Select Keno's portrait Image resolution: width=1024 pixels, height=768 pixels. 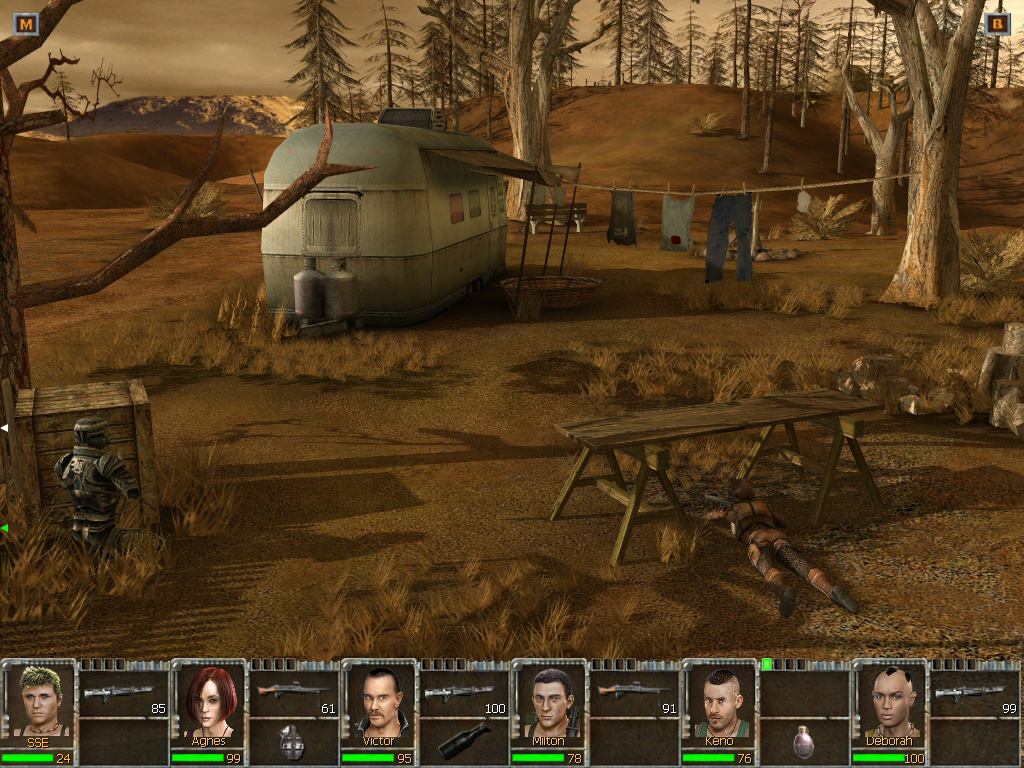[719, 700]
